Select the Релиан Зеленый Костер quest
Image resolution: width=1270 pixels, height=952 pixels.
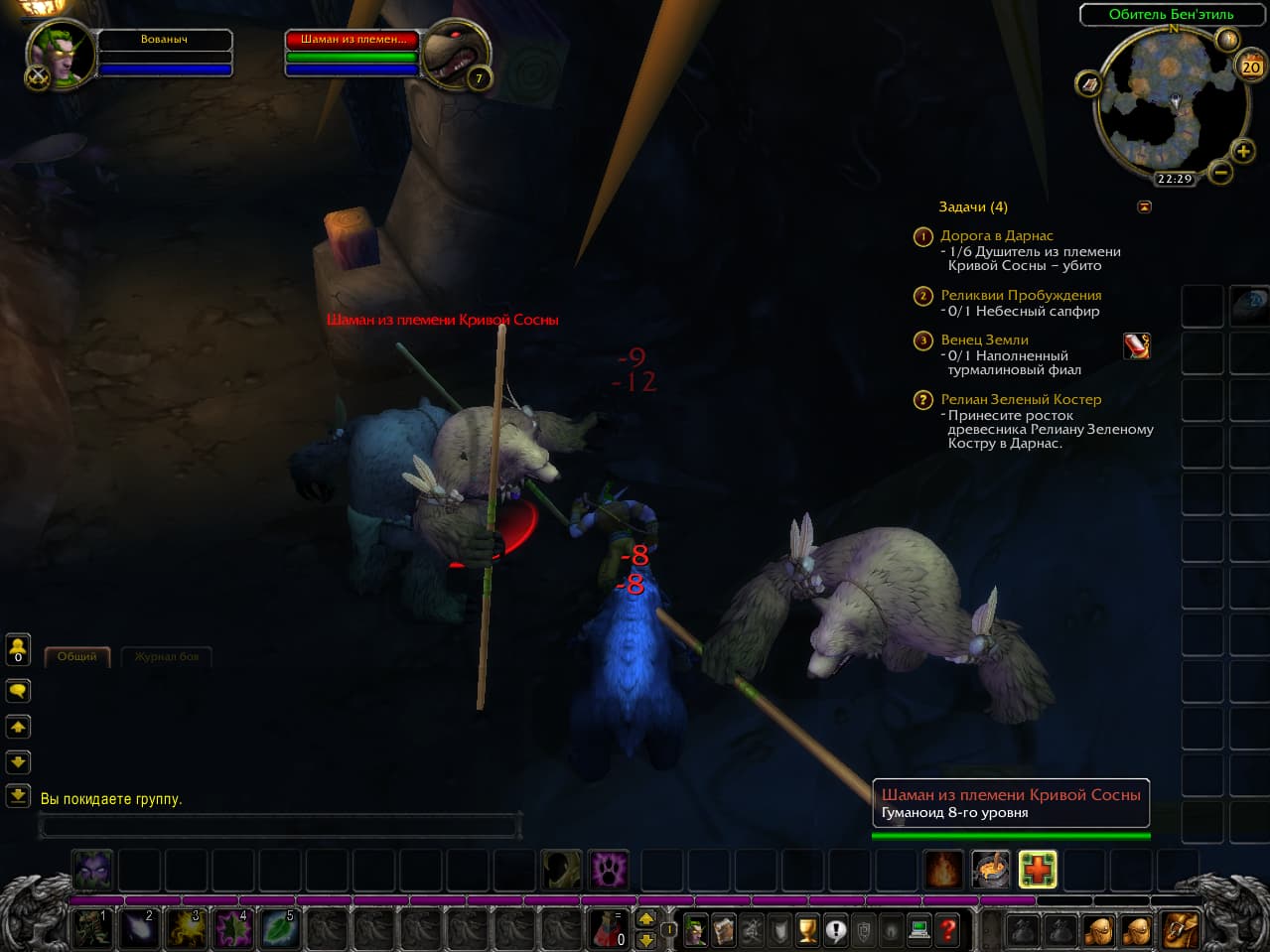pyautogui.click(x=1020, y=399)
